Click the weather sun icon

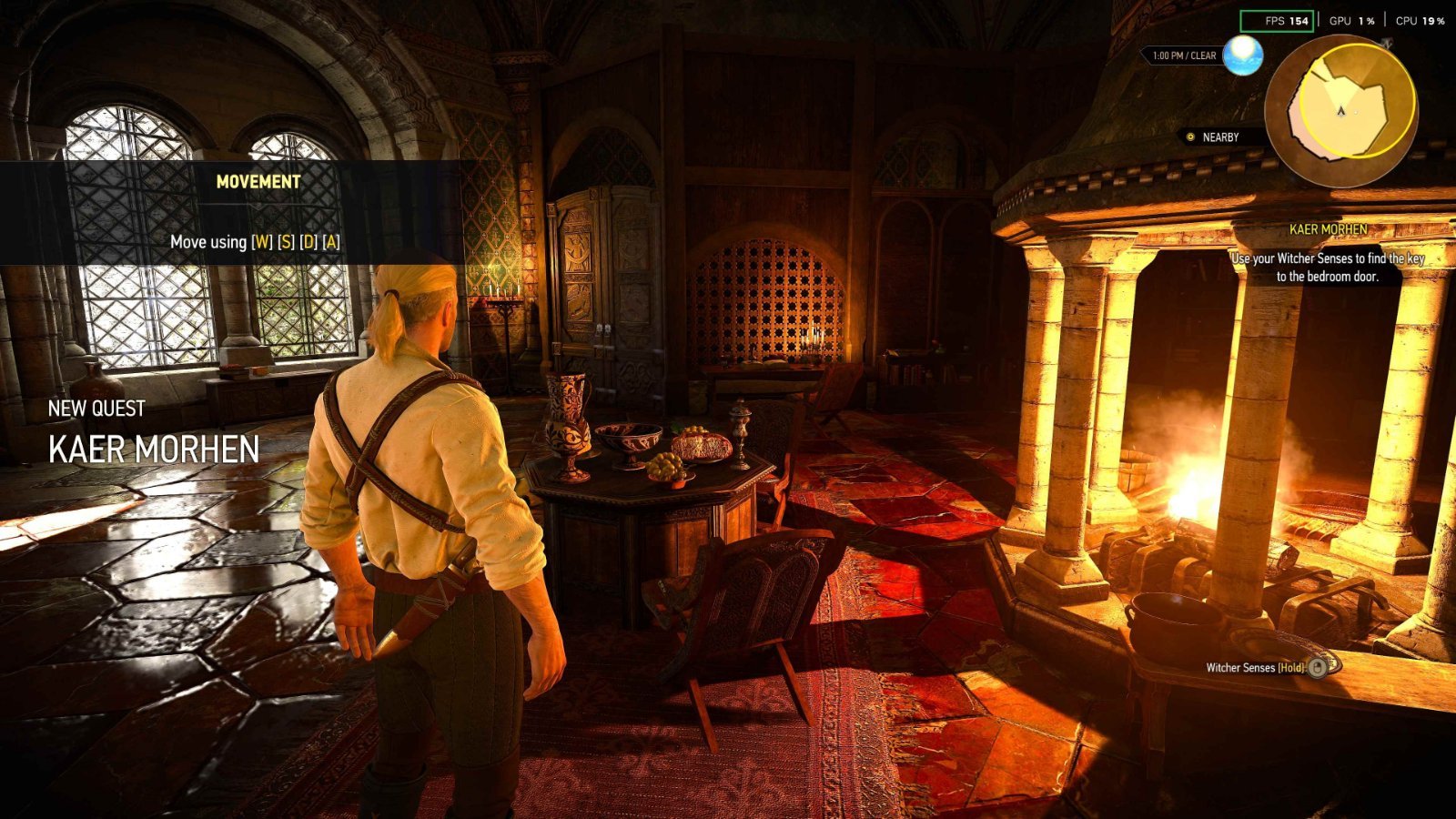point(1242,56)
